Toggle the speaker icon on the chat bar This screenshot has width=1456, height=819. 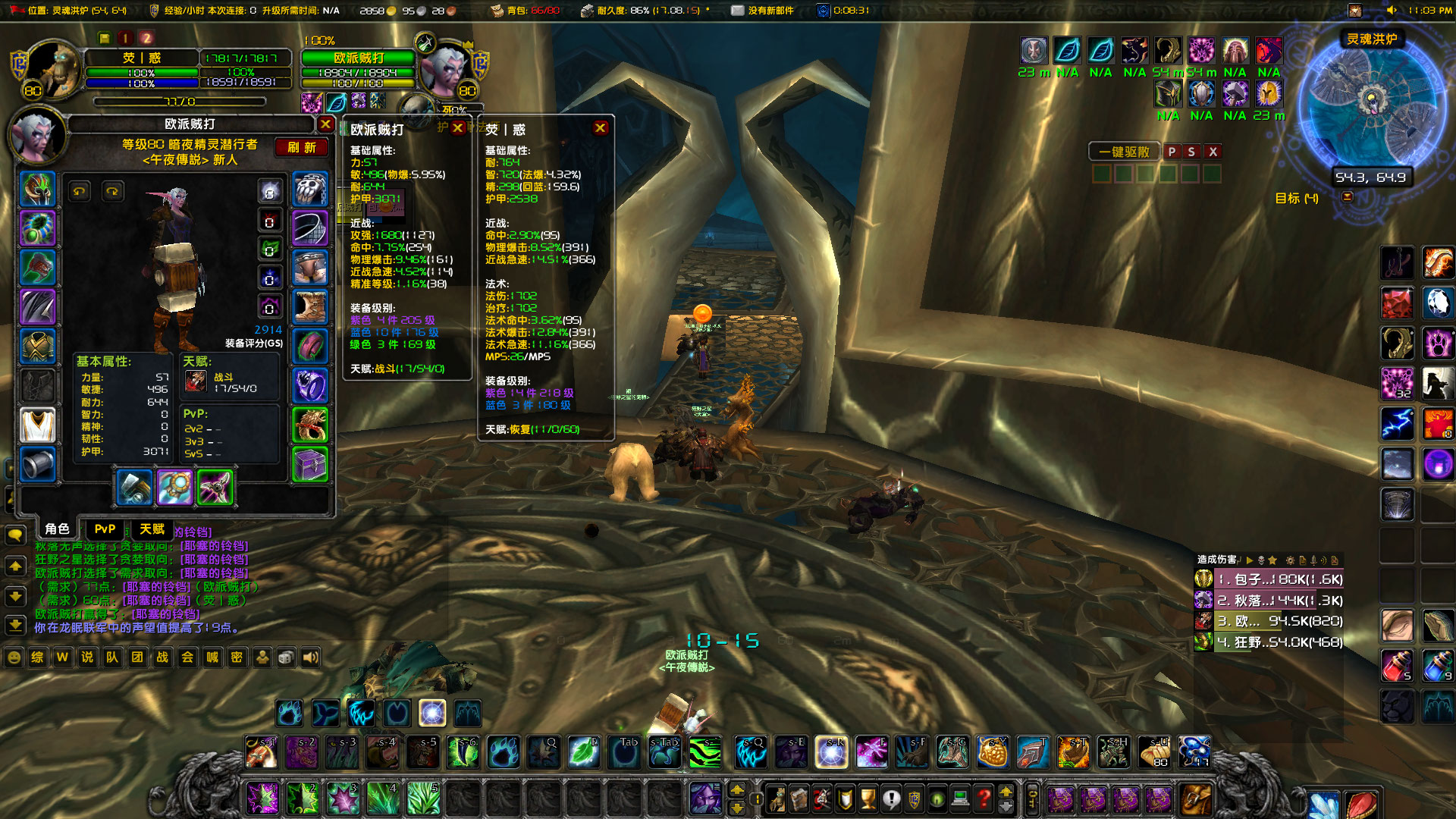tap(310, 657)
